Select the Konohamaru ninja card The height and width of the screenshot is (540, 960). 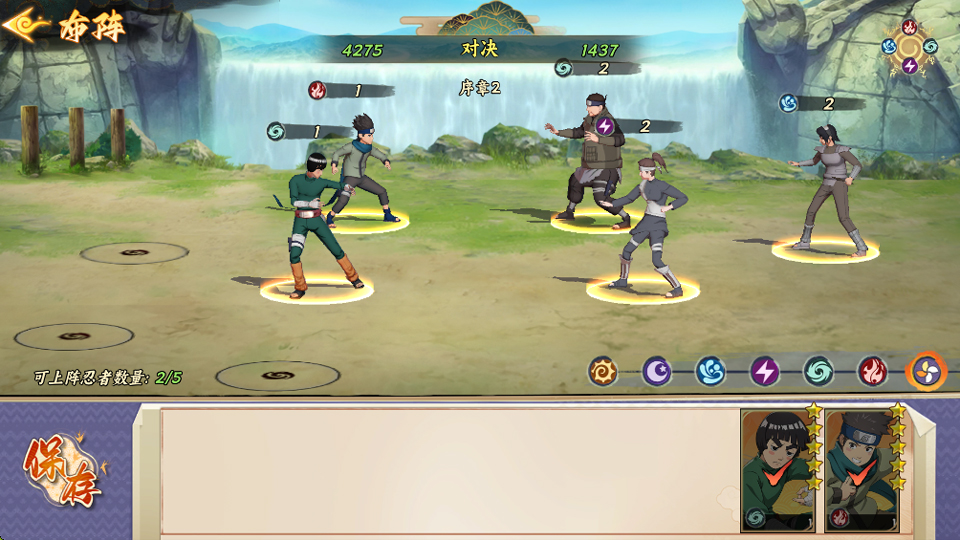[x=861, y=470]
